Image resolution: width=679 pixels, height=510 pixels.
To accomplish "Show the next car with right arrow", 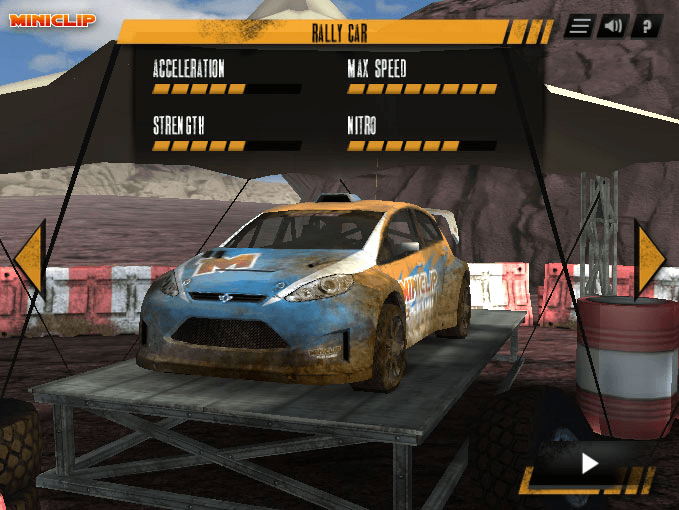I will point(649,258).
